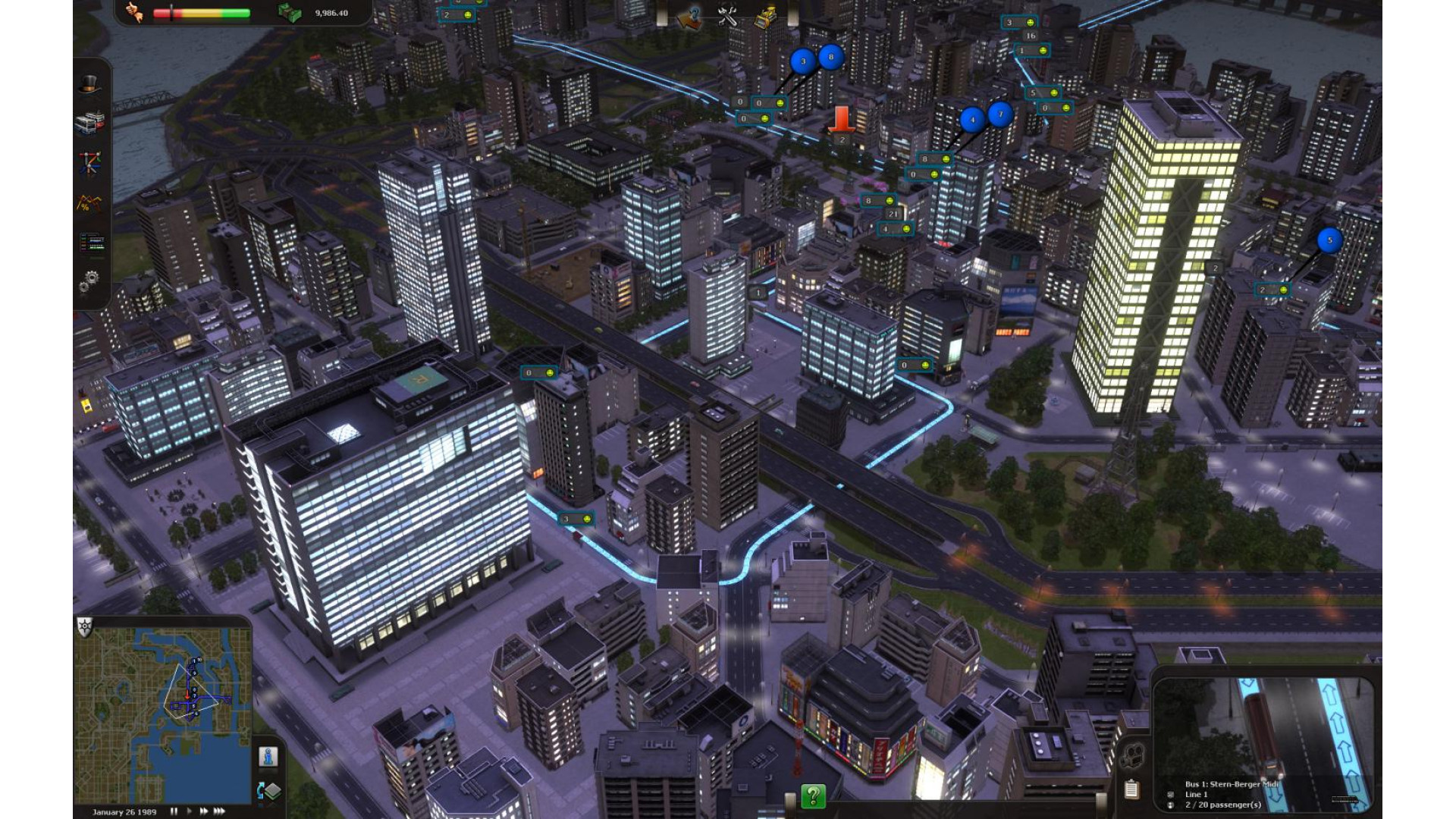Click the shield emblem above minimap
Image resolution: width=1456 pixels, height=819 pixels.
[x=85, y=627]
